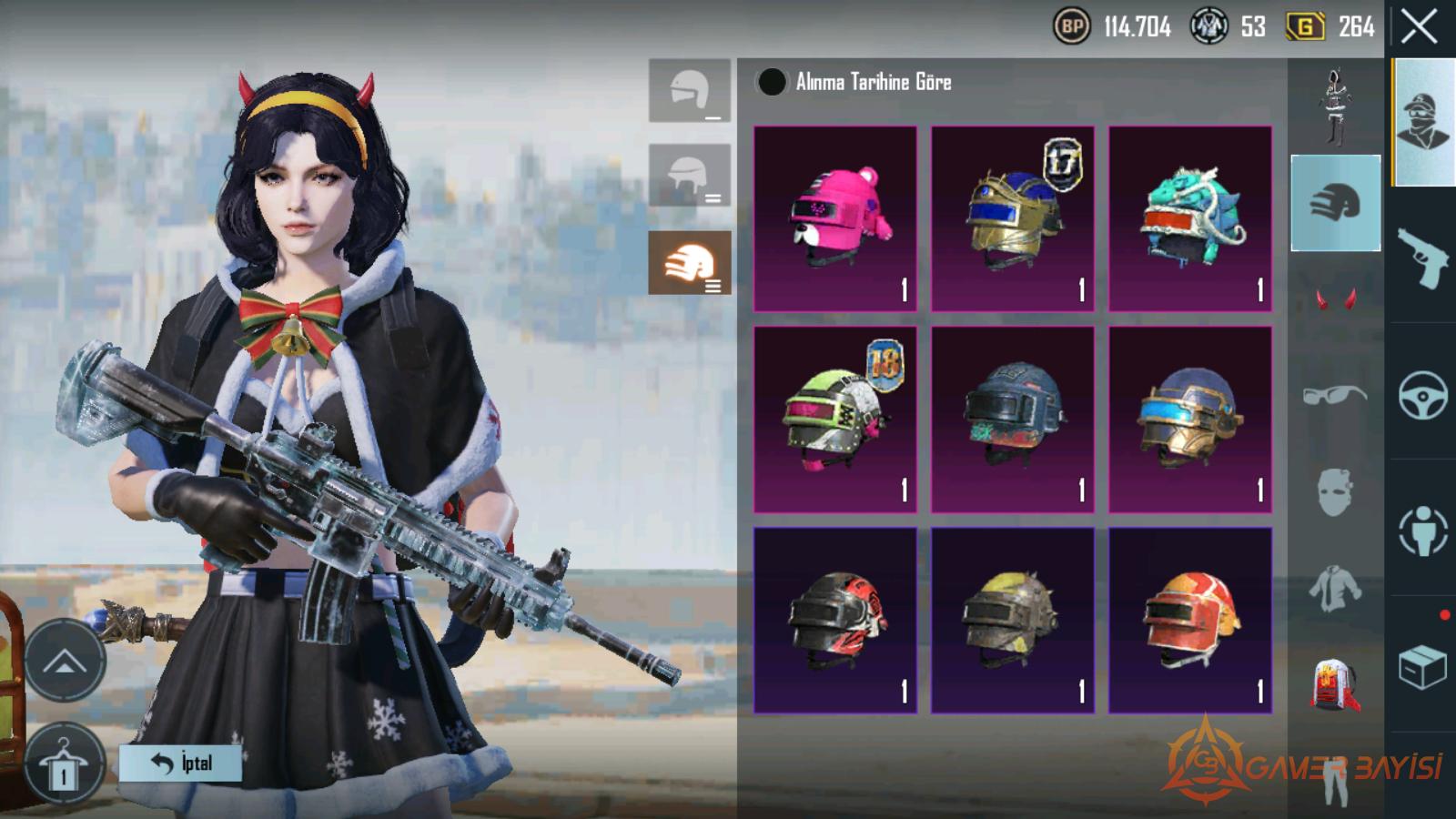Choose the gold helmet with the 17 badge
This screenshot has width=1456, height=819.
[1012, 218]
